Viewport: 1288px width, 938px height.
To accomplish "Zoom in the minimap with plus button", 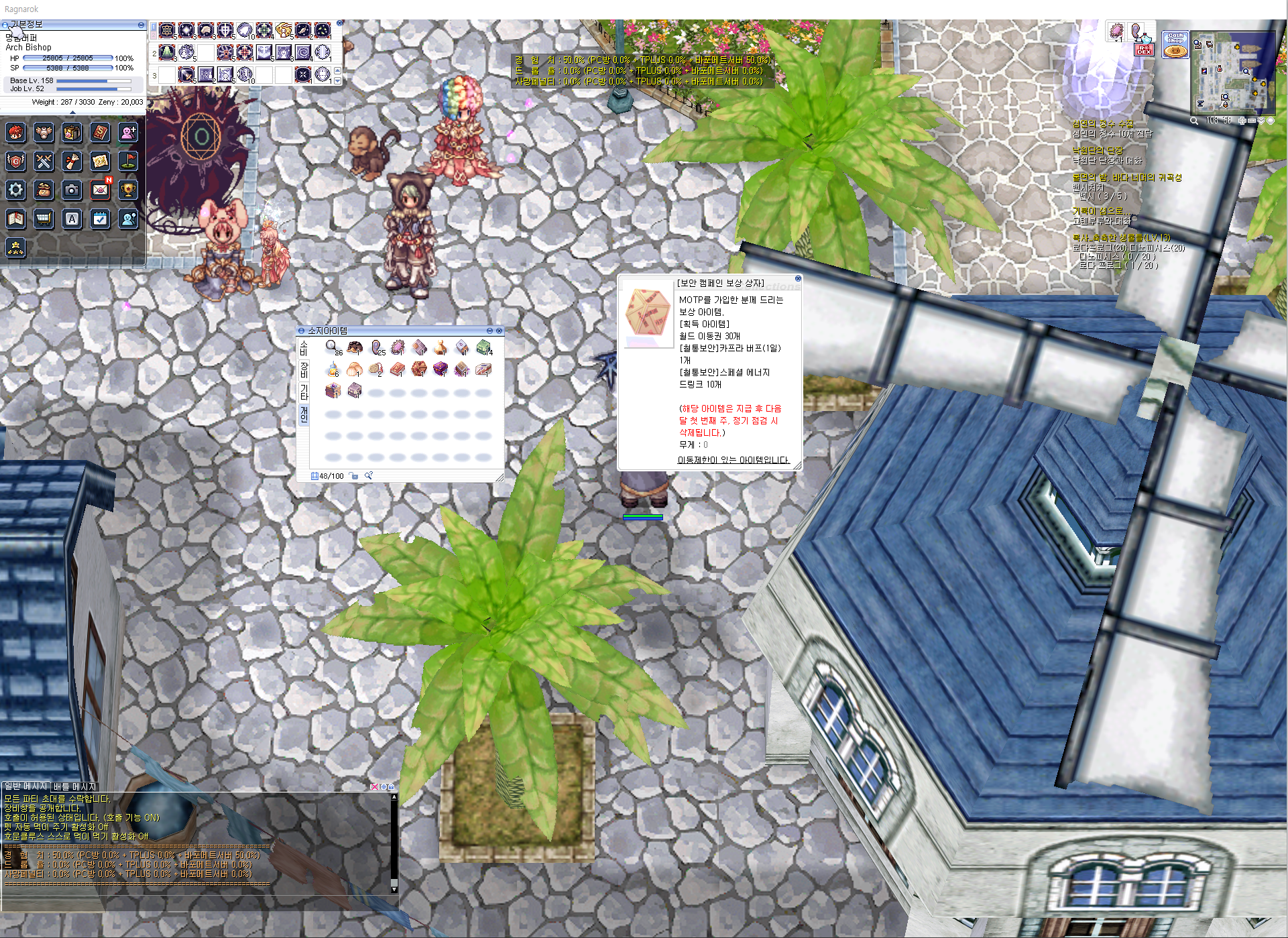I will click(x=1242, y=121).
